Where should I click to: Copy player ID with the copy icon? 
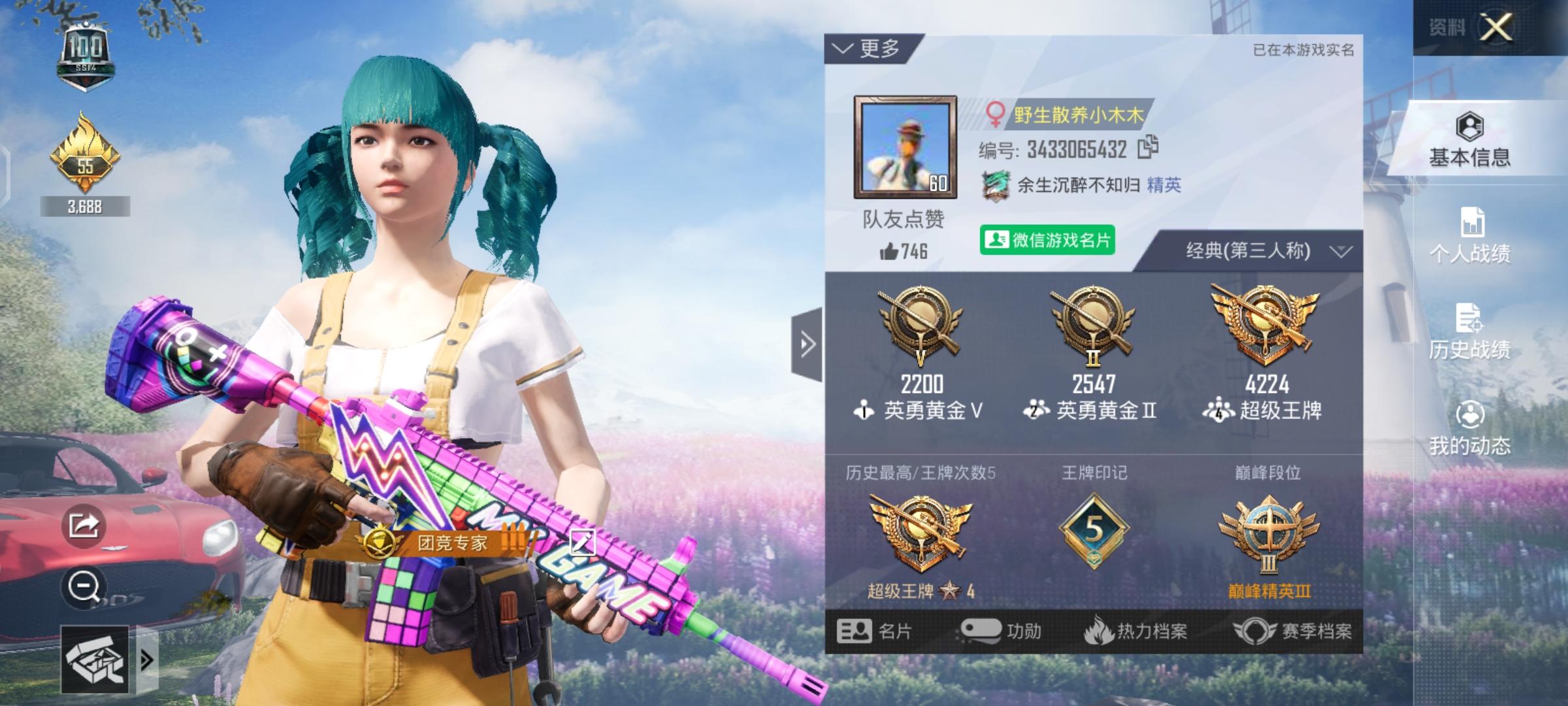[x=1148, y=147]
